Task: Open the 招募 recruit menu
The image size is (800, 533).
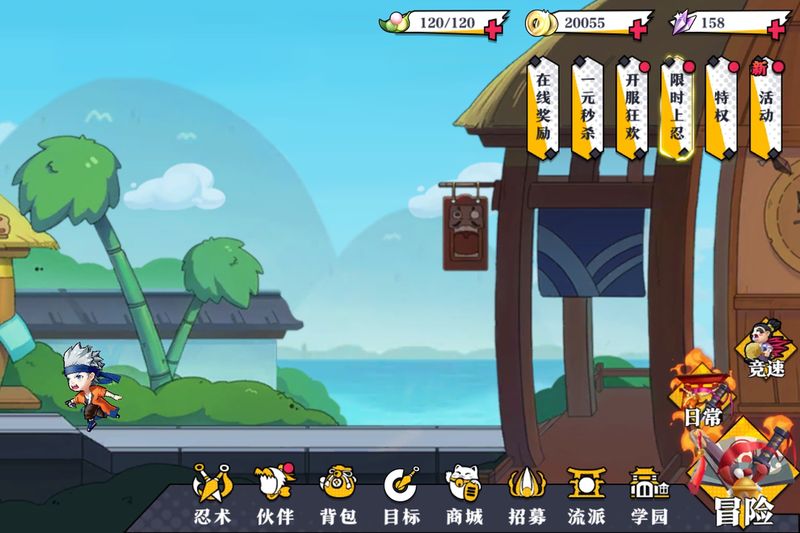Action: click(x=527, y=495)
